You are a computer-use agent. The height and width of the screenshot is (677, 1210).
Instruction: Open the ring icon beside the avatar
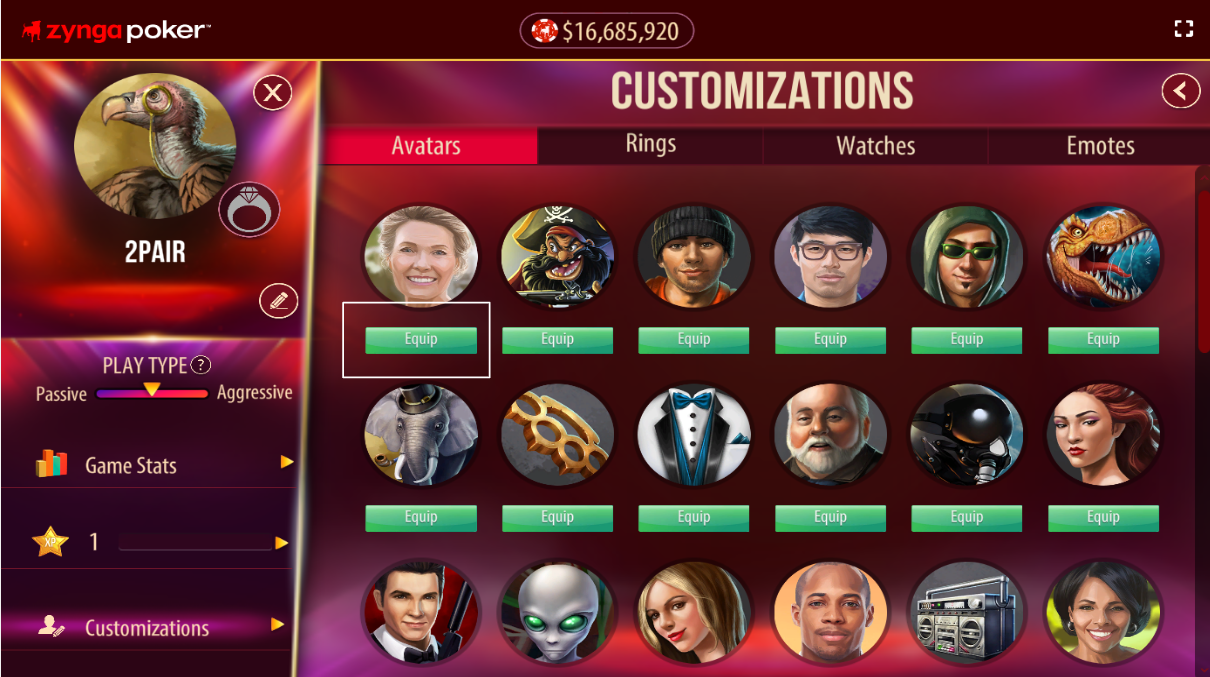click(249, 210)
